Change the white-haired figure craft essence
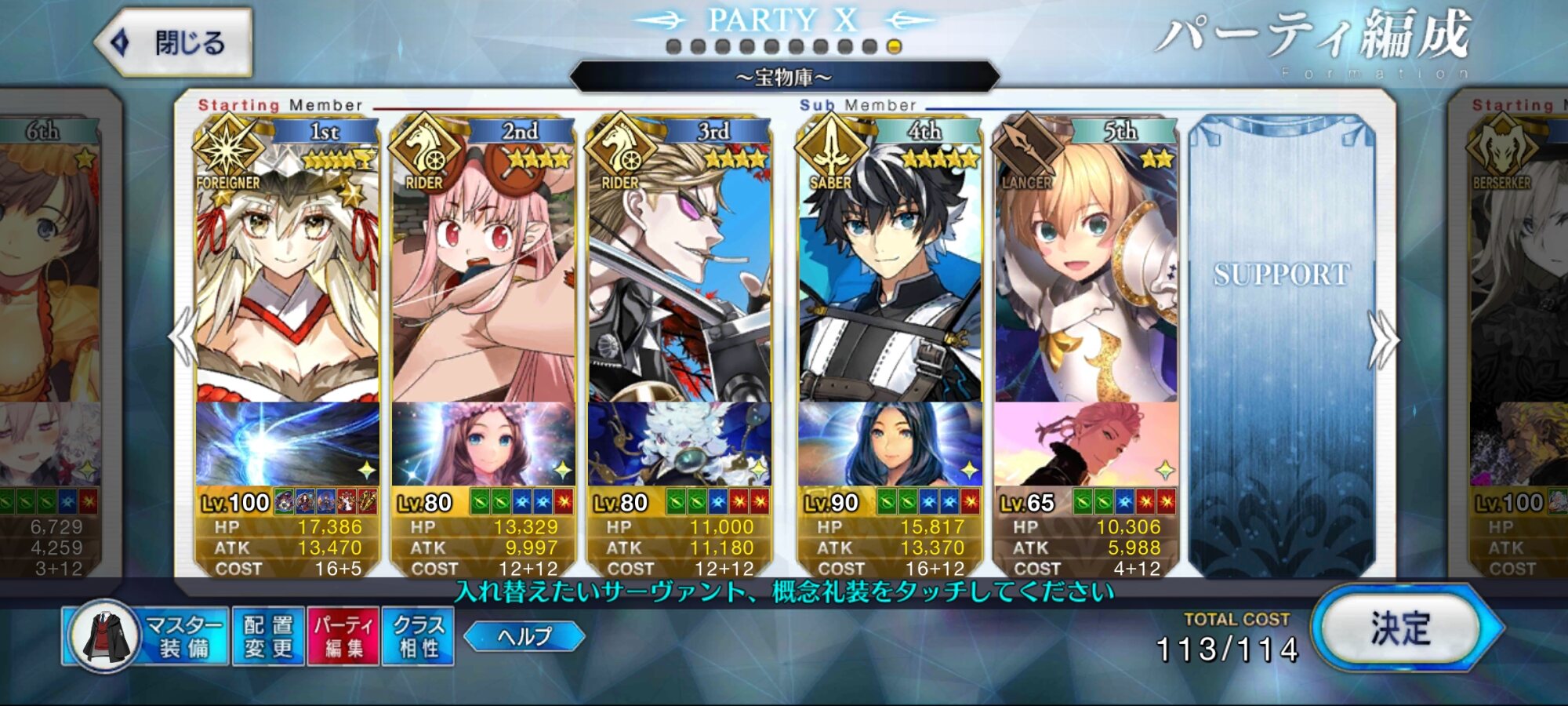The image size is (1568, 706). pos(679,444)
